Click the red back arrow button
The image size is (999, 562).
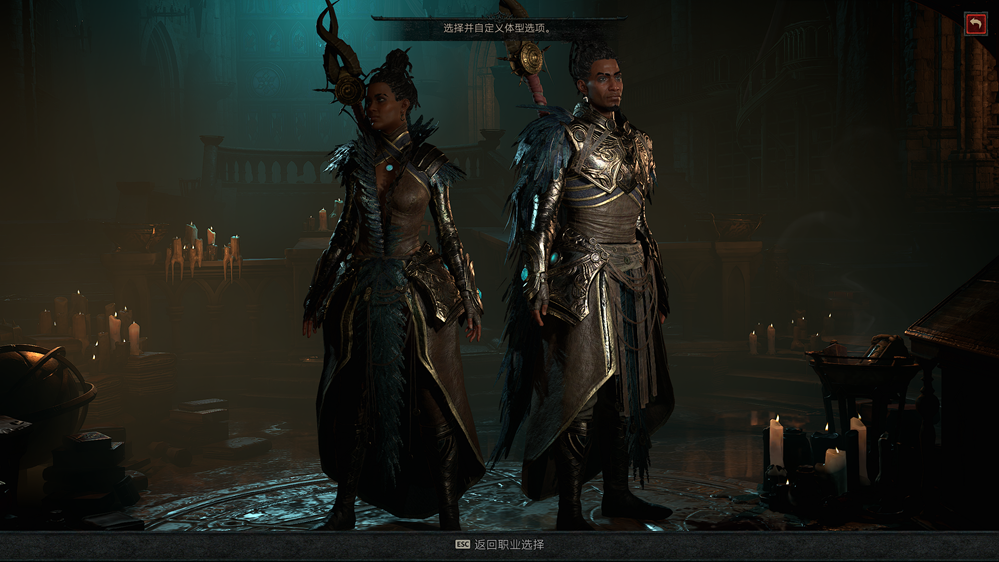[x=976, y=24]
